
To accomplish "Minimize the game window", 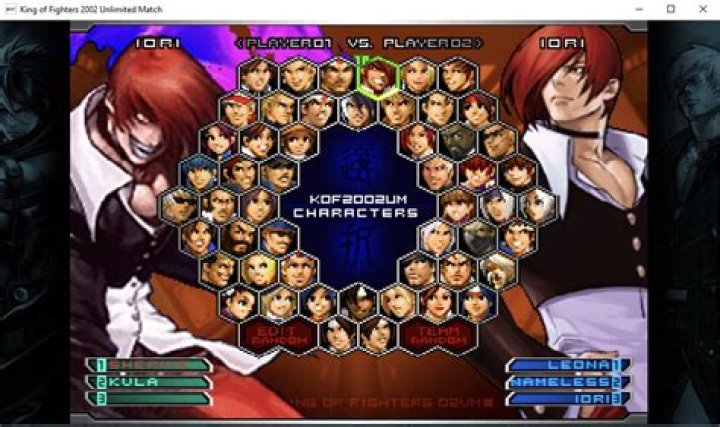I will point(641,9).
